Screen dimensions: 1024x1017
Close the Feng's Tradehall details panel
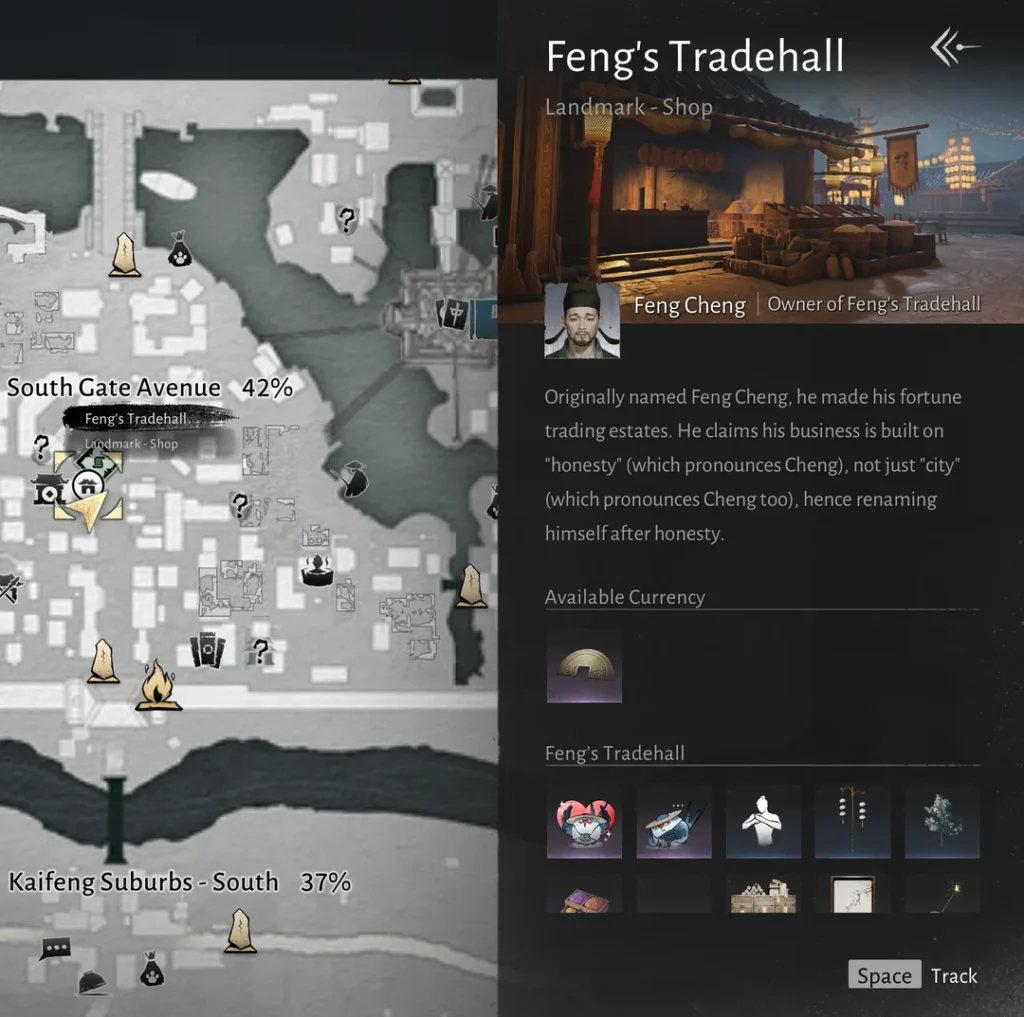pos(954,47)
